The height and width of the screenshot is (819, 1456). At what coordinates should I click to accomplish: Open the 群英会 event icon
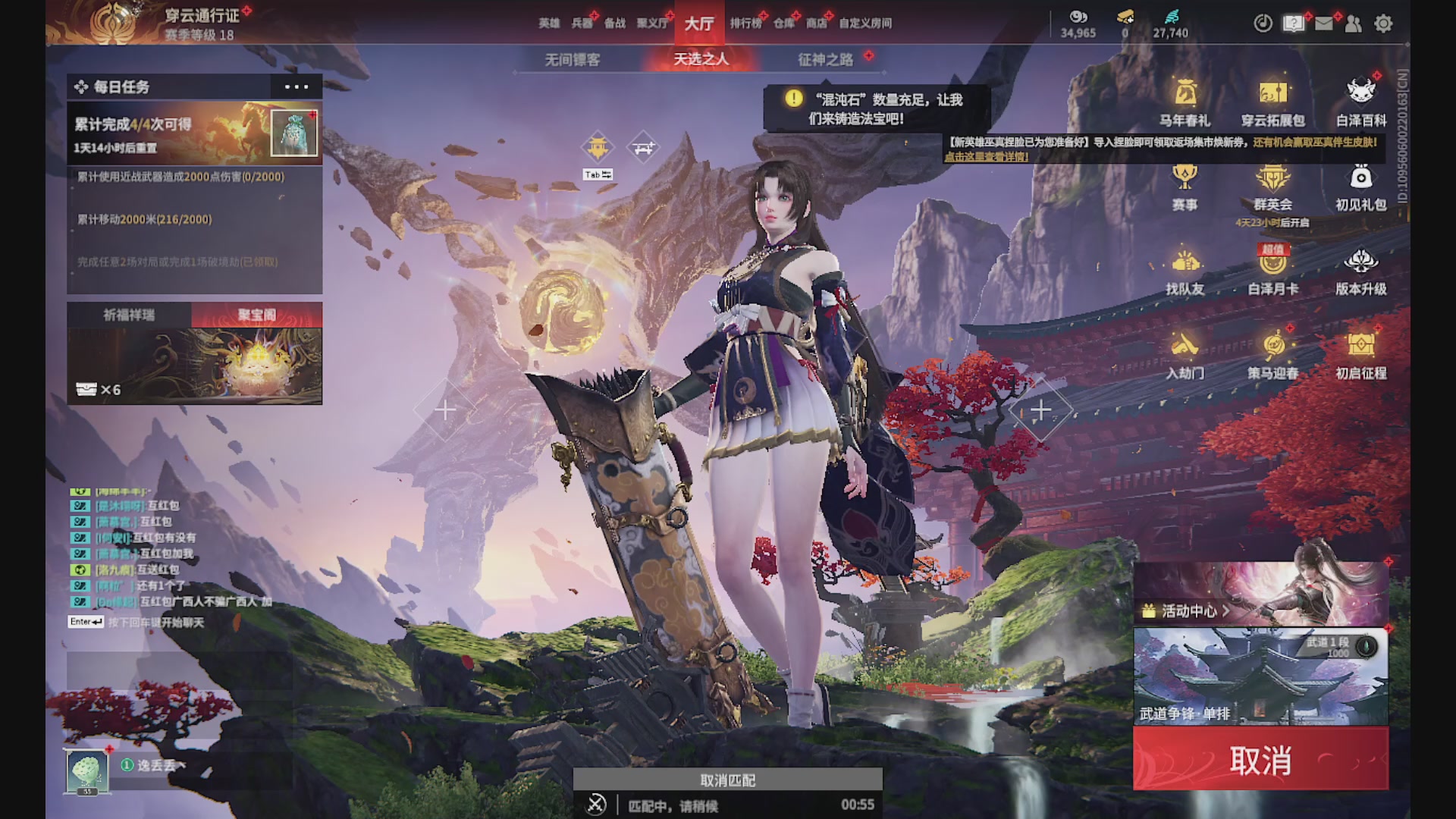coord(1274,188)
